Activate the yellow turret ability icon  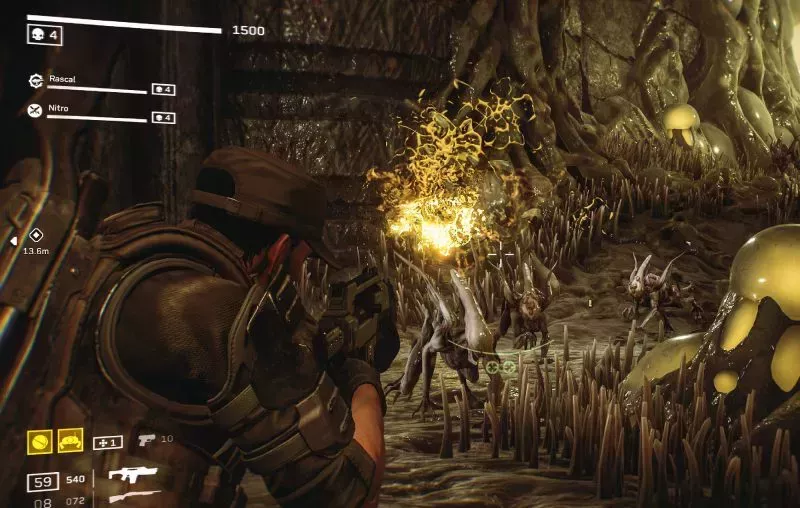[x=70, y=441]
